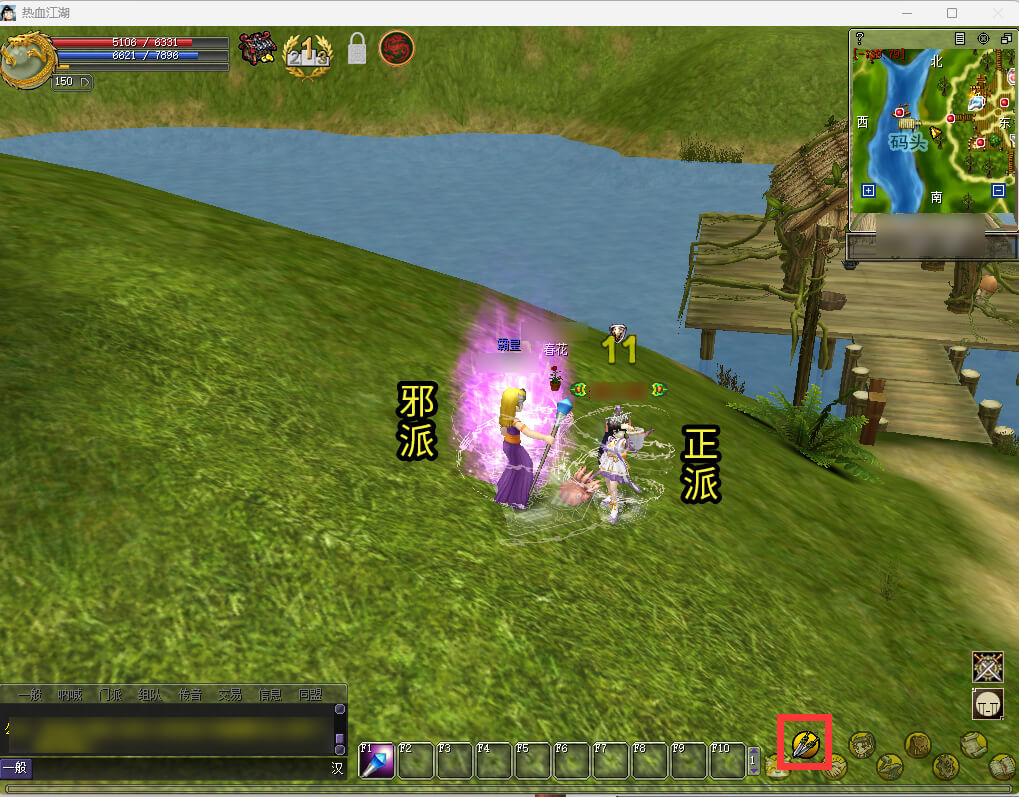The width and height of the screenshot is (1019, 797).
Task: Switch chat to the 门派 tab
Action: point(110,694)
